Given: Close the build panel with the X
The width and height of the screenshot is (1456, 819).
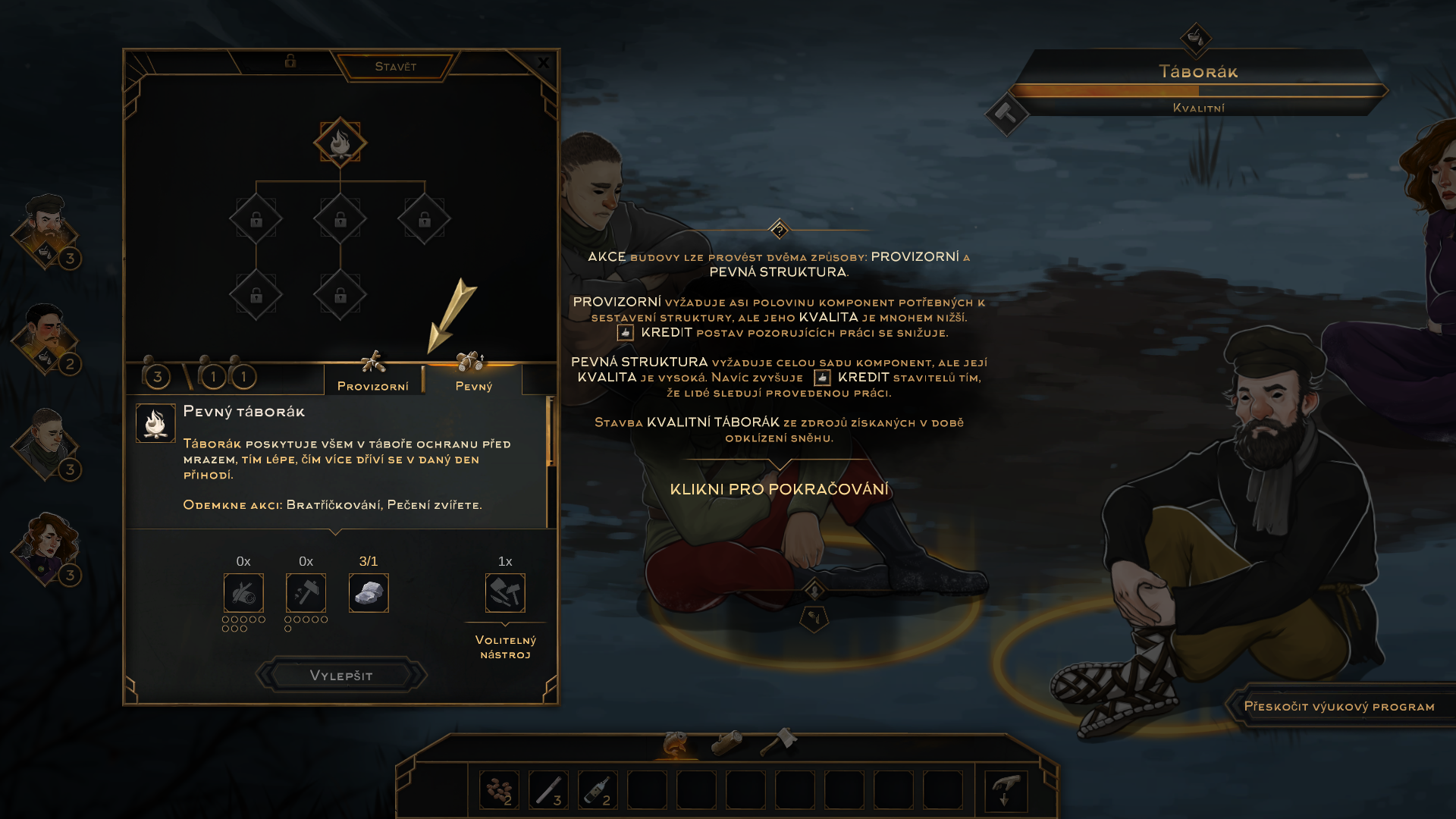Looking at the screenshot, I should [543, 63].
